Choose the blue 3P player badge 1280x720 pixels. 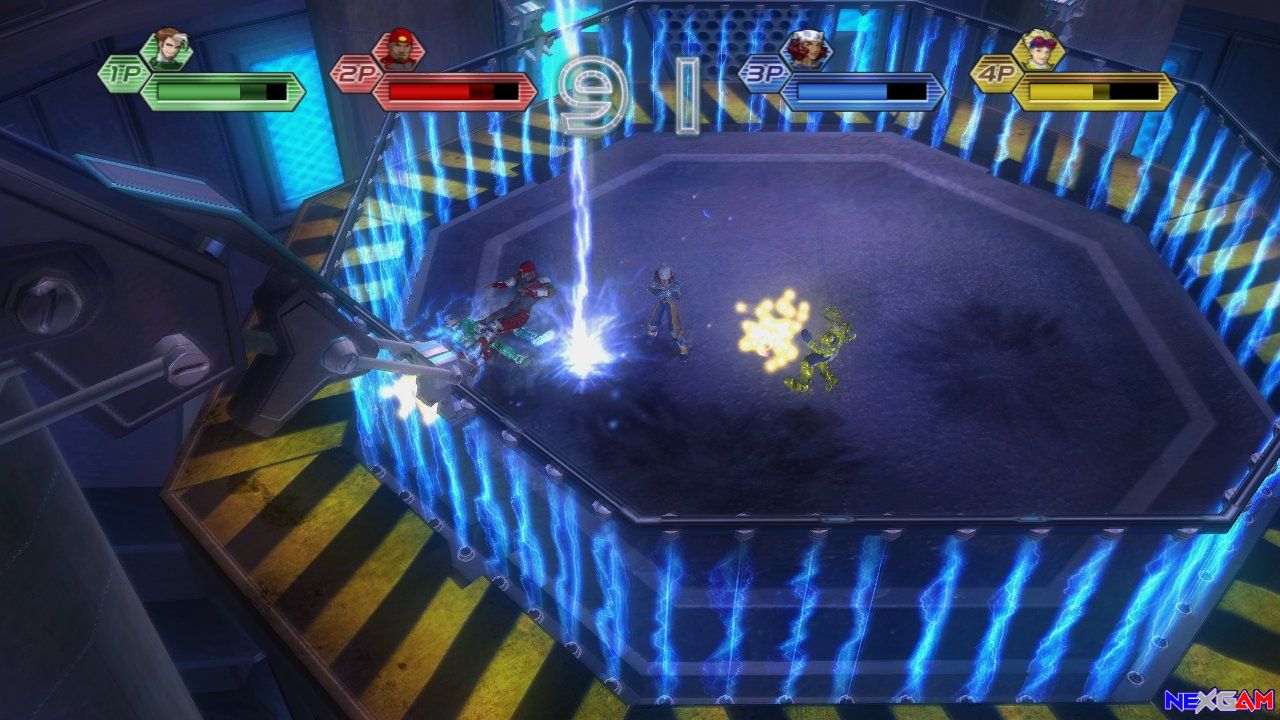pos(762,74)
